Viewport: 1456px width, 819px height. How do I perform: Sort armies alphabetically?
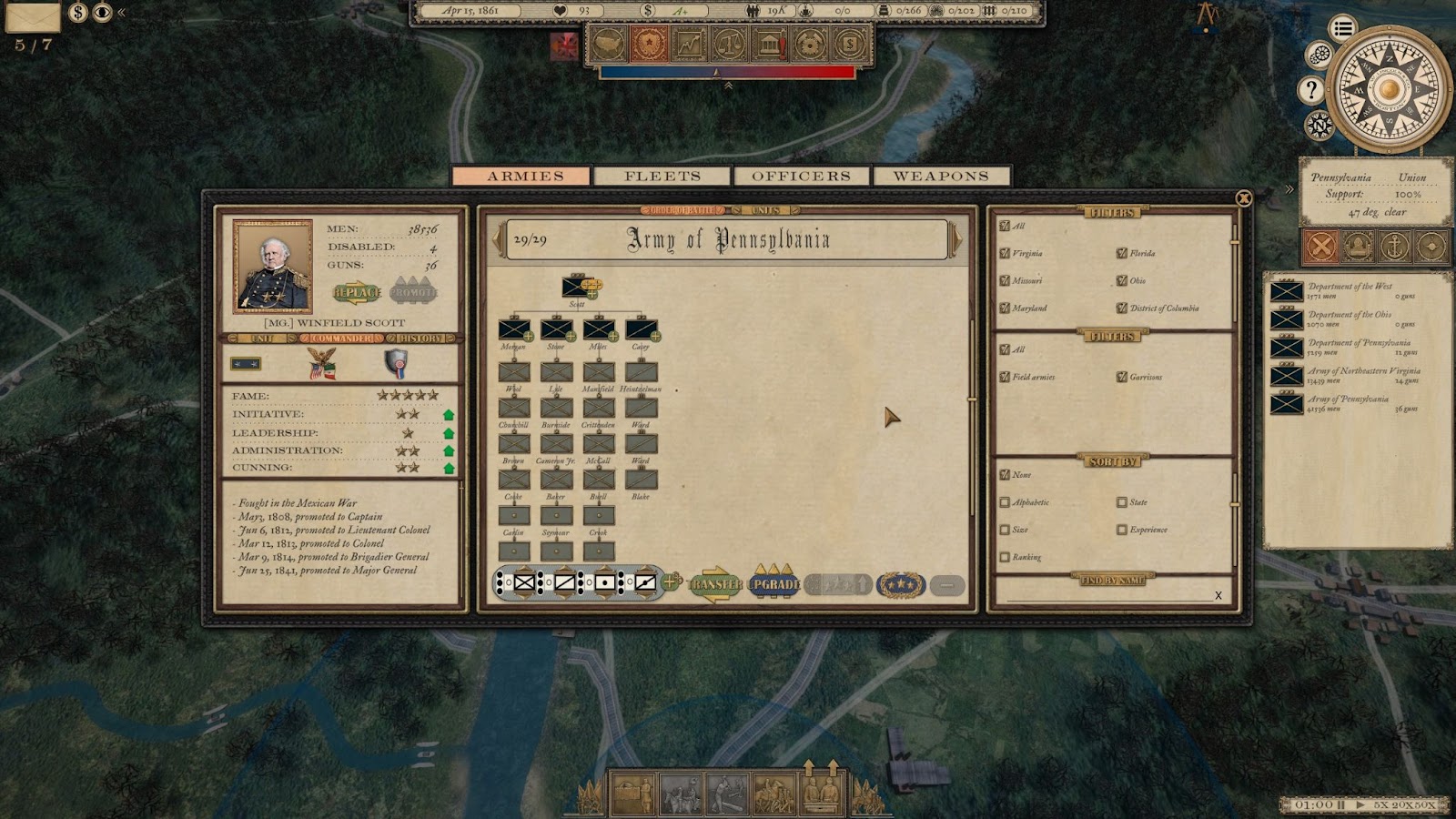[x=1005, y=502]
